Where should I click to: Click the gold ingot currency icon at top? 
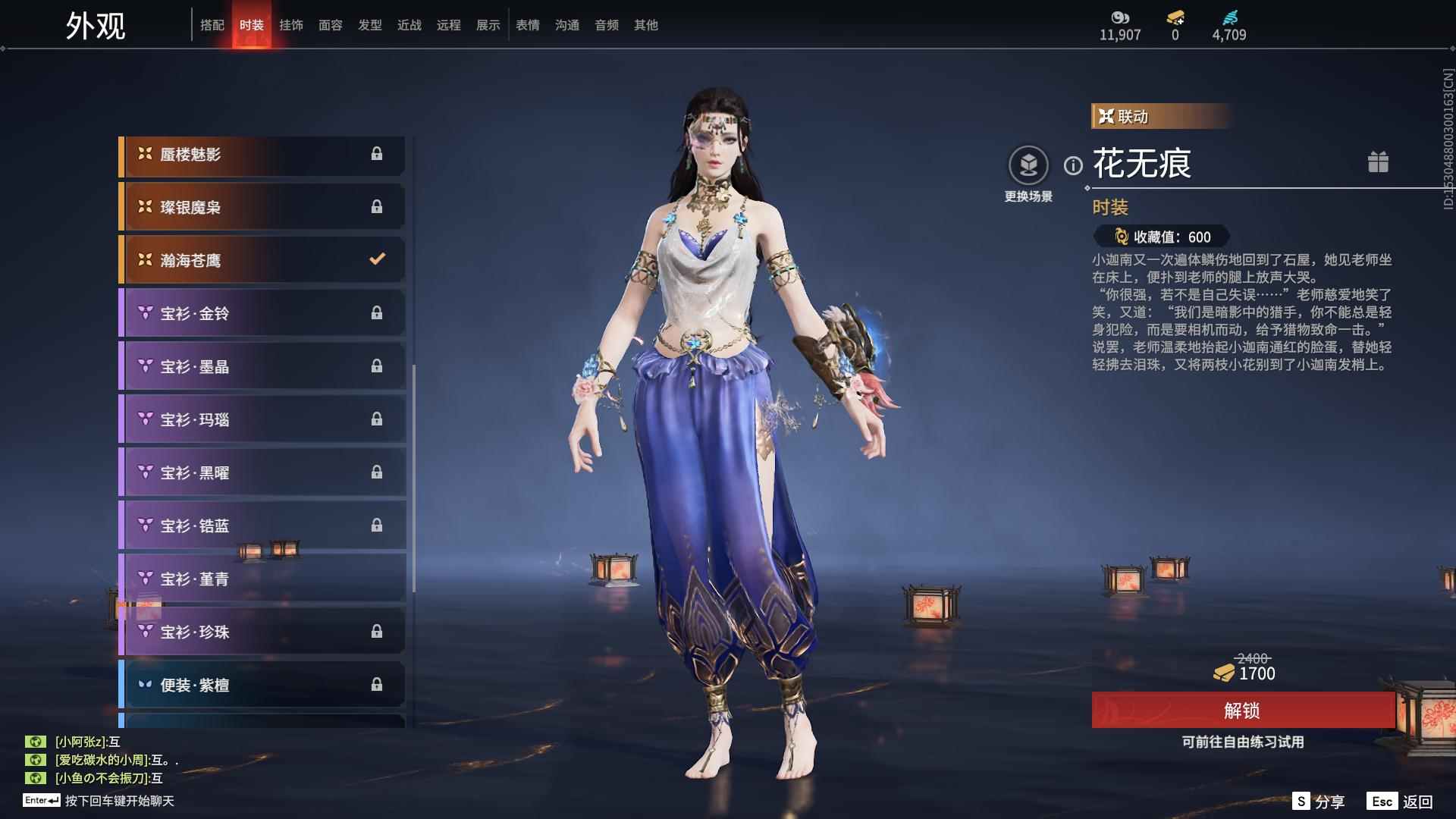[x=1173, y=15]
